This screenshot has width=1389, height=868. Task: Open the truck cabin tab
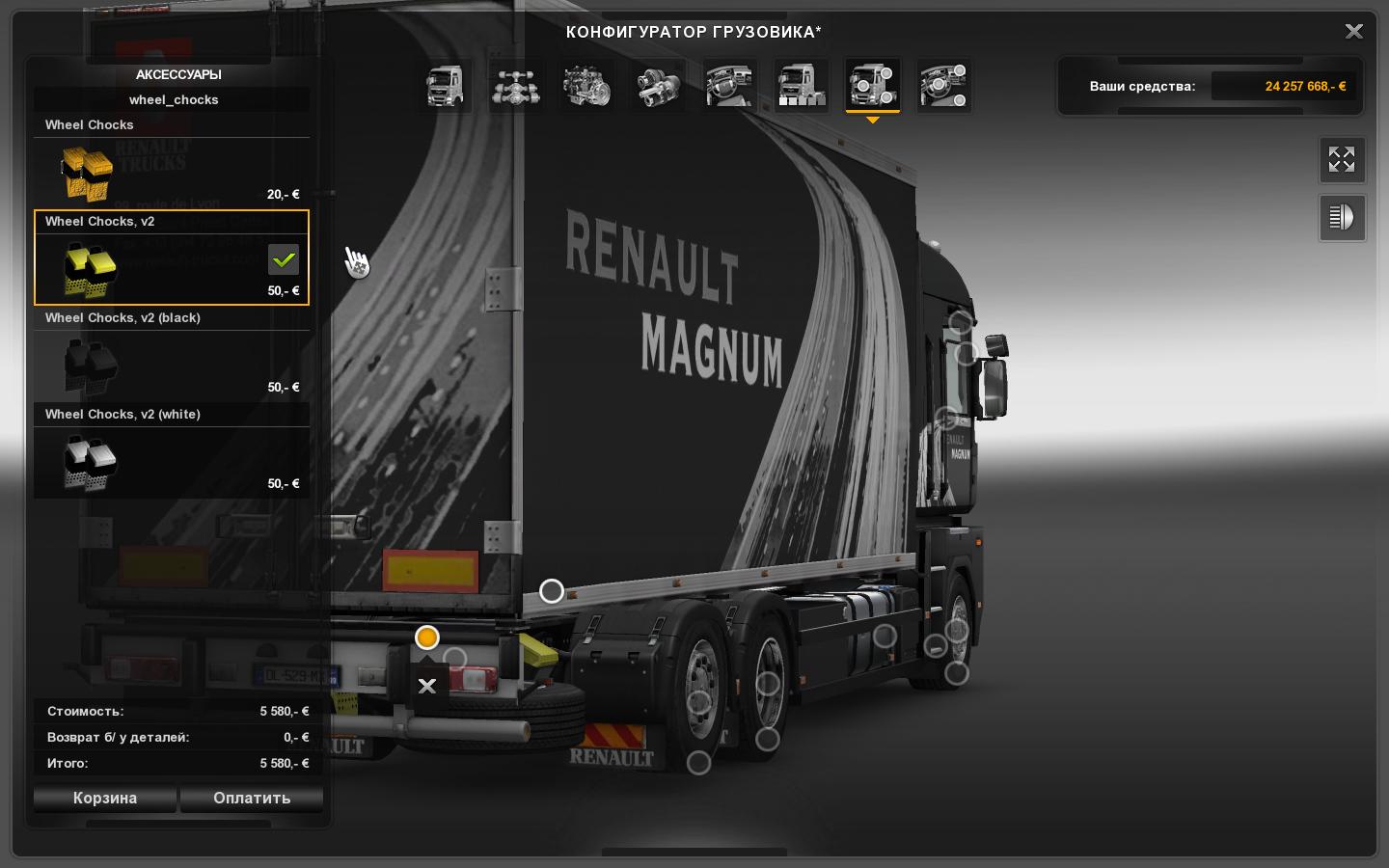click(445, 86)
